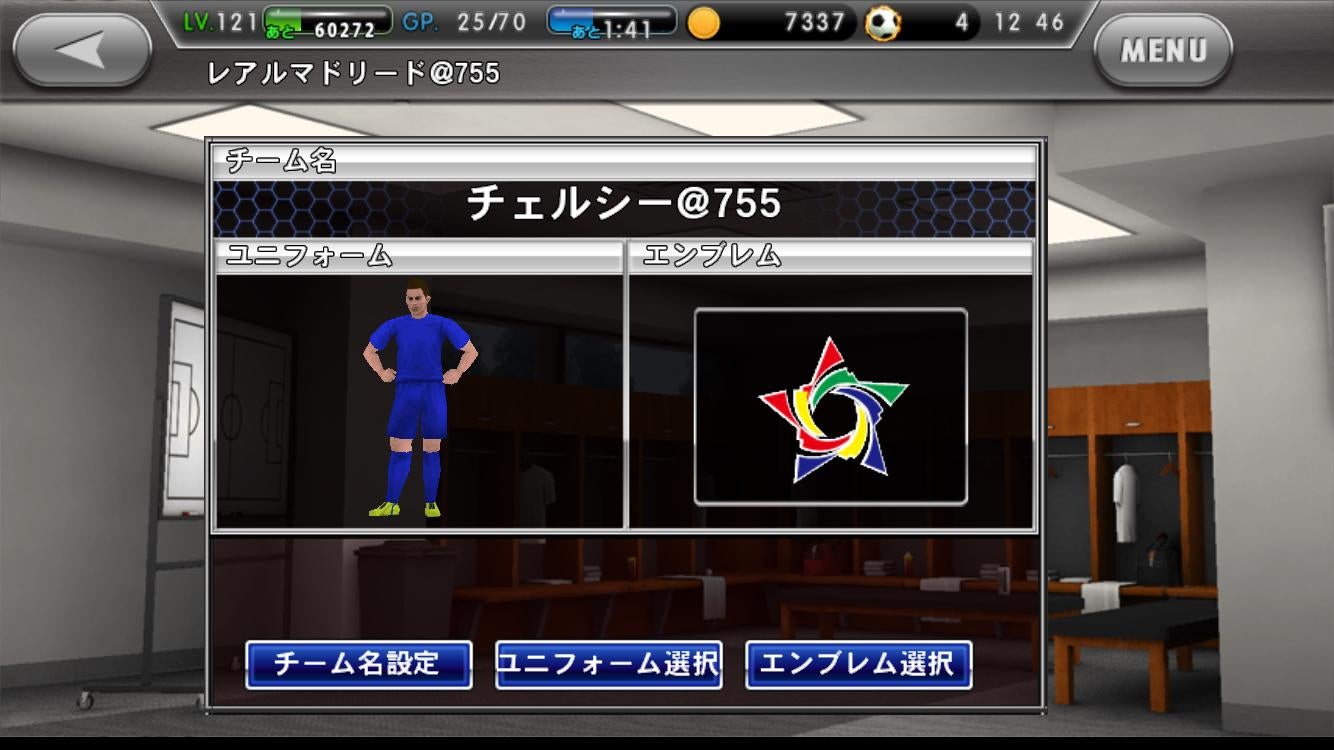Select ユニフォーム選択 to choose uniform

[x=608, y=663]
